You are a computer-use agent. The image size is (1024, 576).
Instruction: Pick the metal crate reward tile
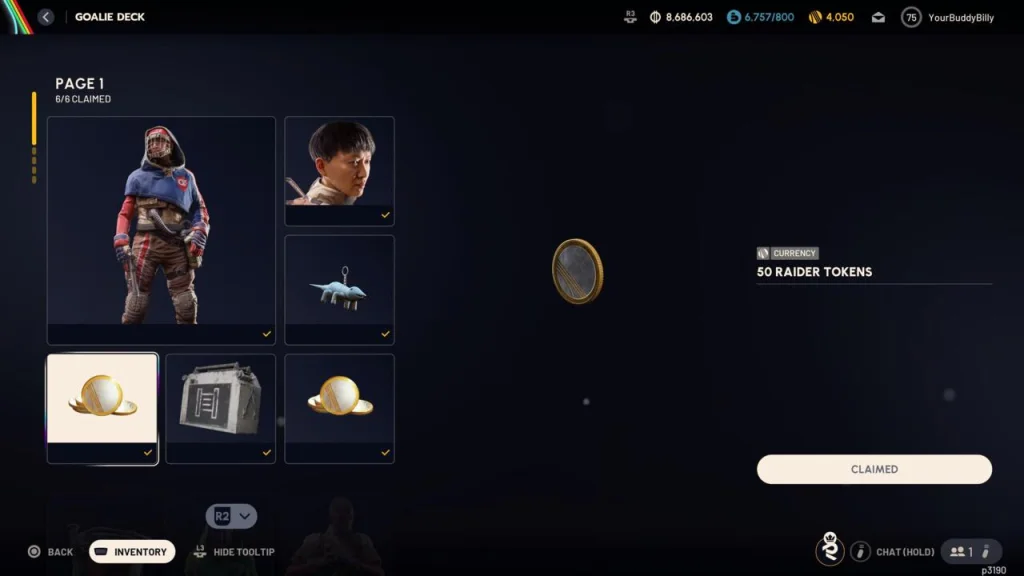pos(220,407)
